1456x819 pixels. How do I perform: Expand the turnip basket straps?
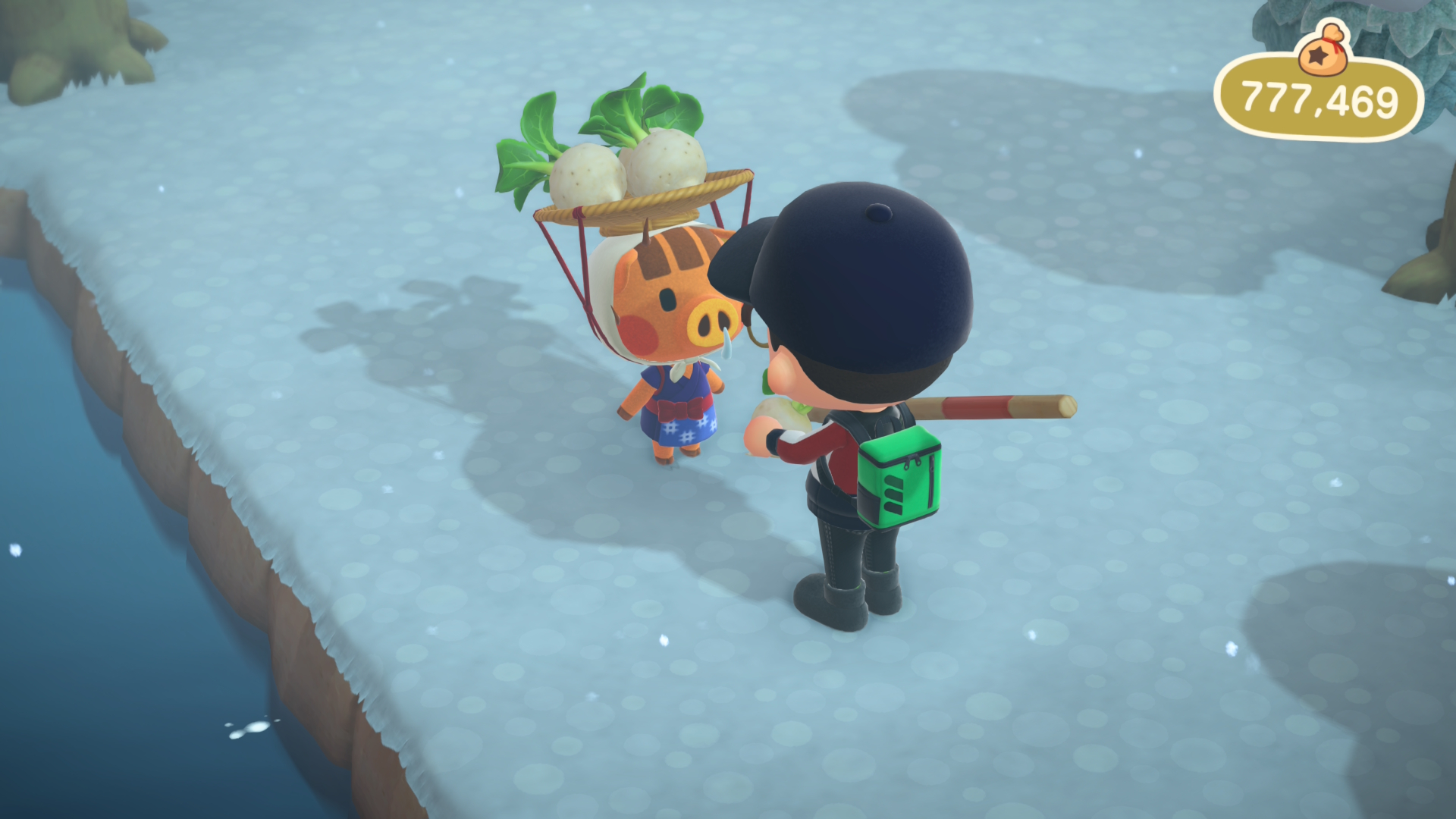pyautogui.click(x=576, y=258)
